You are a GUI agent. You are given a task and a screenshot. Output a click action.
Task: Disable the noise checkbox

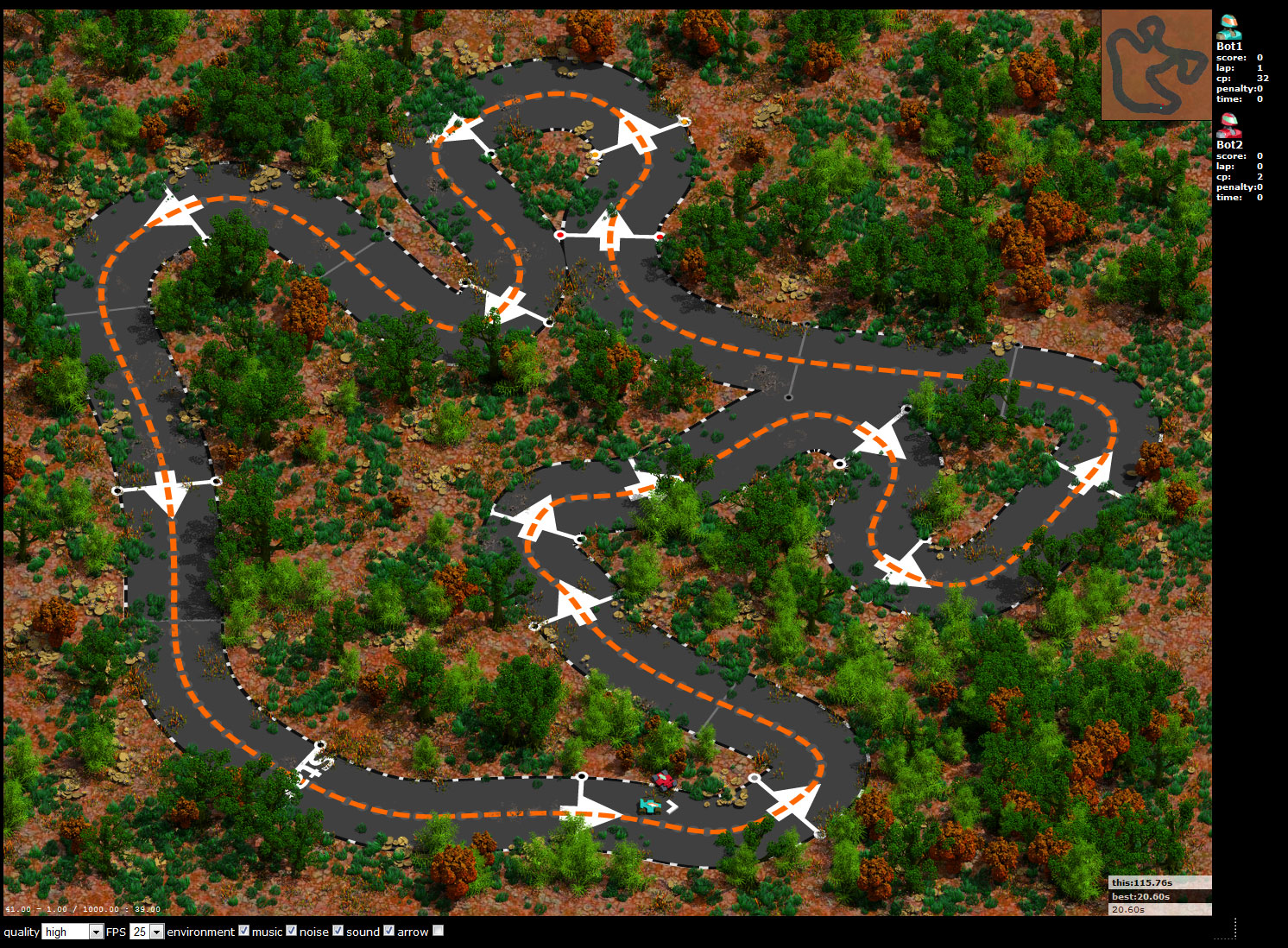point(338,931)
